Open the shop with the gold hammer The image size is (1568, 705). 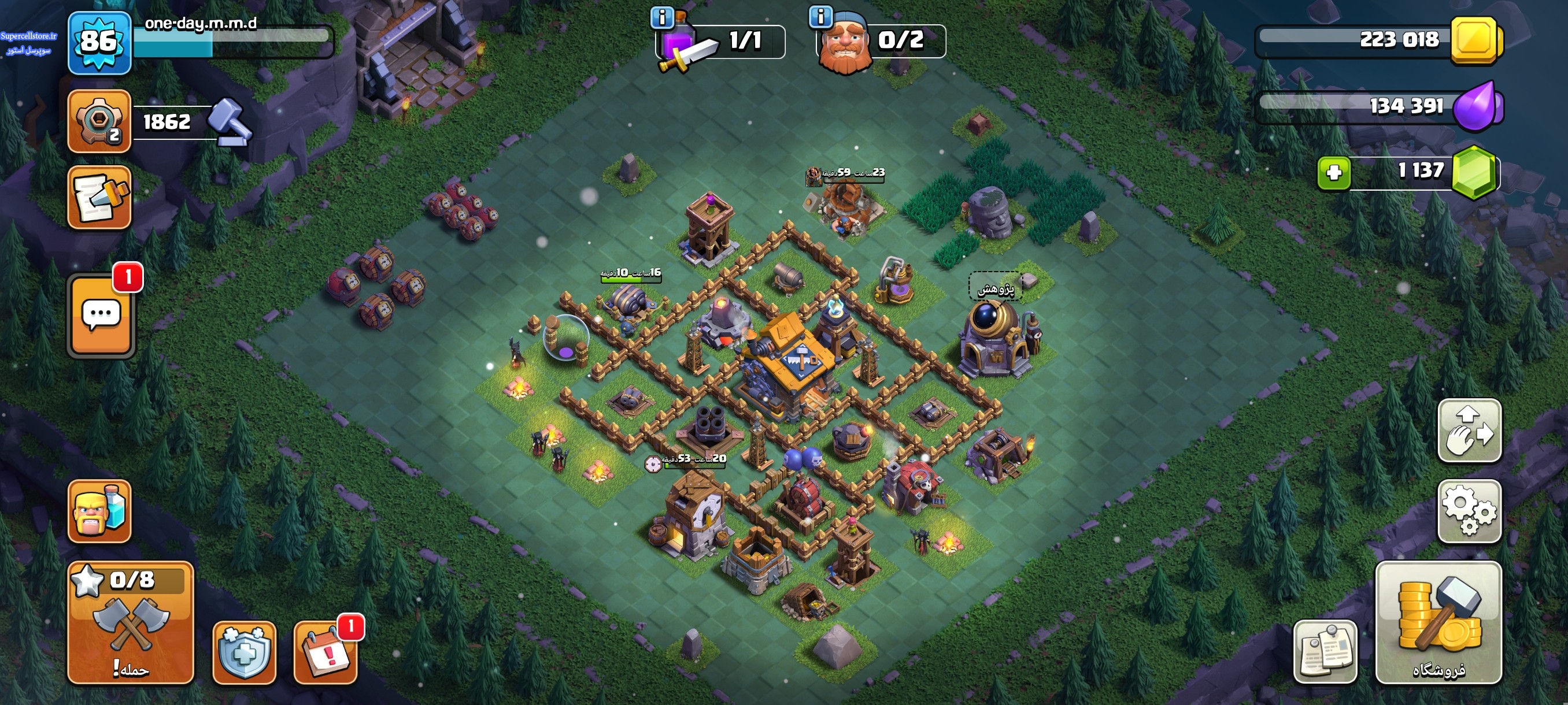(x=1438, y=622)
